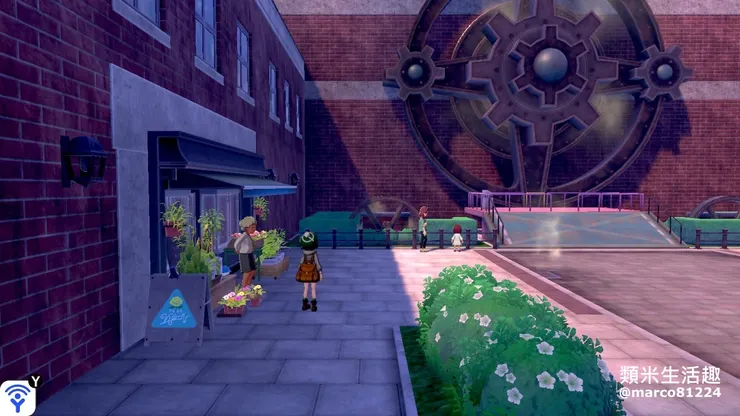The width and height of the screenshot is (740, 416).
Task: Open the Y-Comm wireless icon
Action: 17,397
